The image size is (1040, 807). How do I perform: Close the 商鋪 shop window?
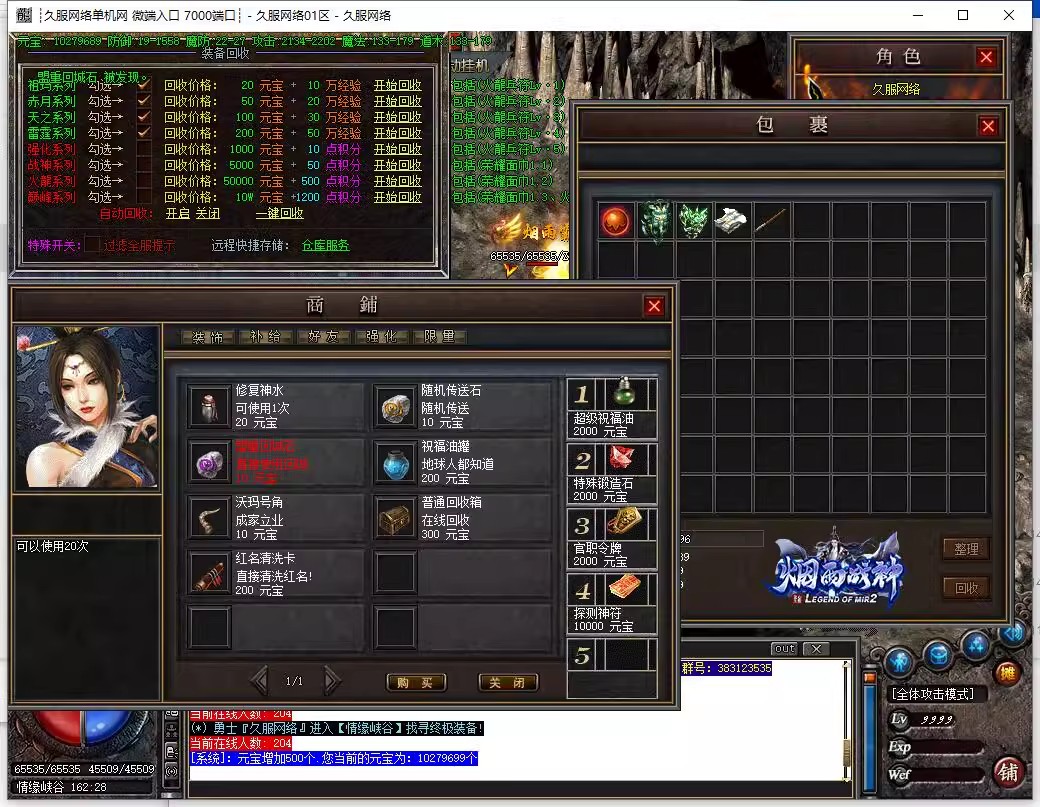pos(654,307)
